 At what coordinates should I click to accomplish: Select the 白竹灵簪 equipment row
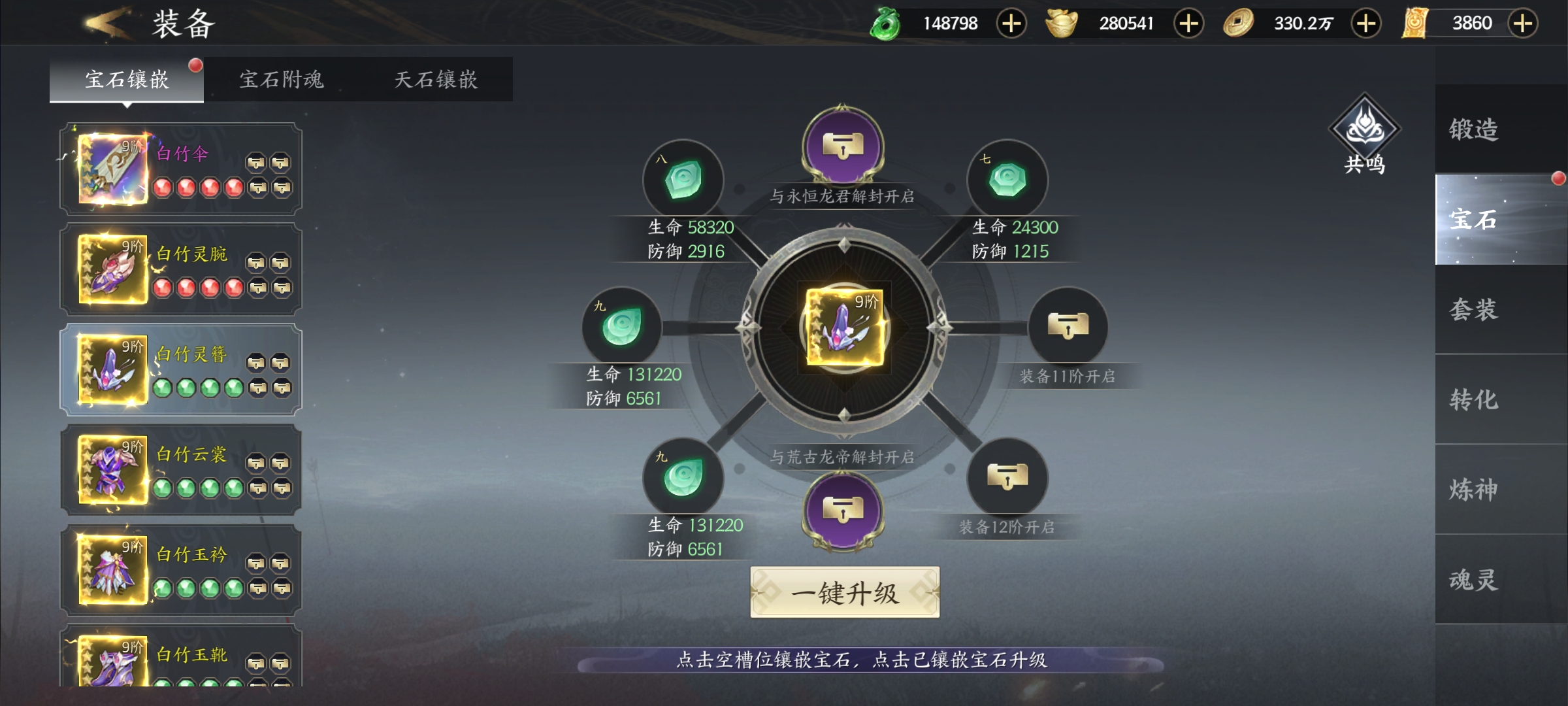[181, 370]
